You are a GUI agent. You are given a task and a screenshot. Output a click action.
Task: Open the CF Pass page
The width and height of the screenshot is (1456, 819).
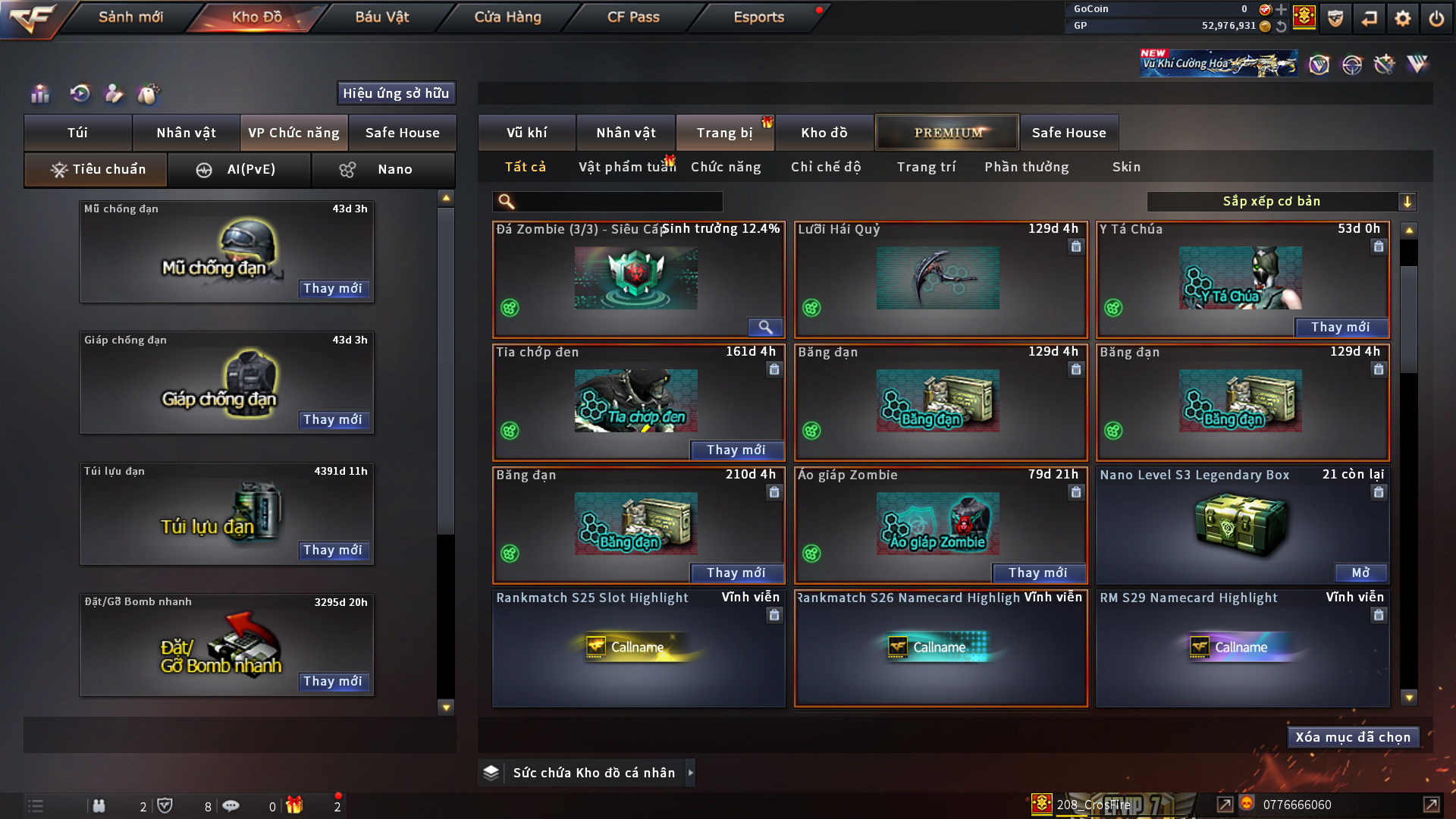click(633, 17)
